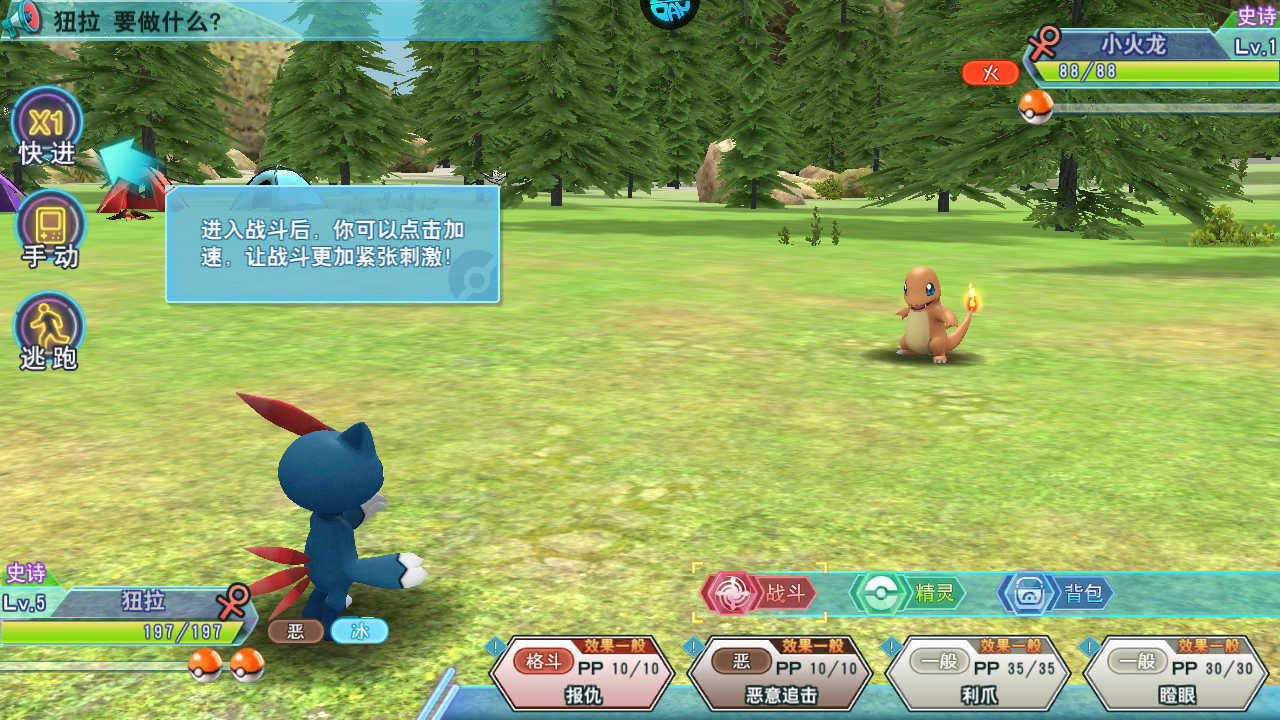Image resolution: width=1280 pixels, height=720 pixels.
Task: Open the 精灵 Pokémon tab
Action: click(x=909, y=593)
